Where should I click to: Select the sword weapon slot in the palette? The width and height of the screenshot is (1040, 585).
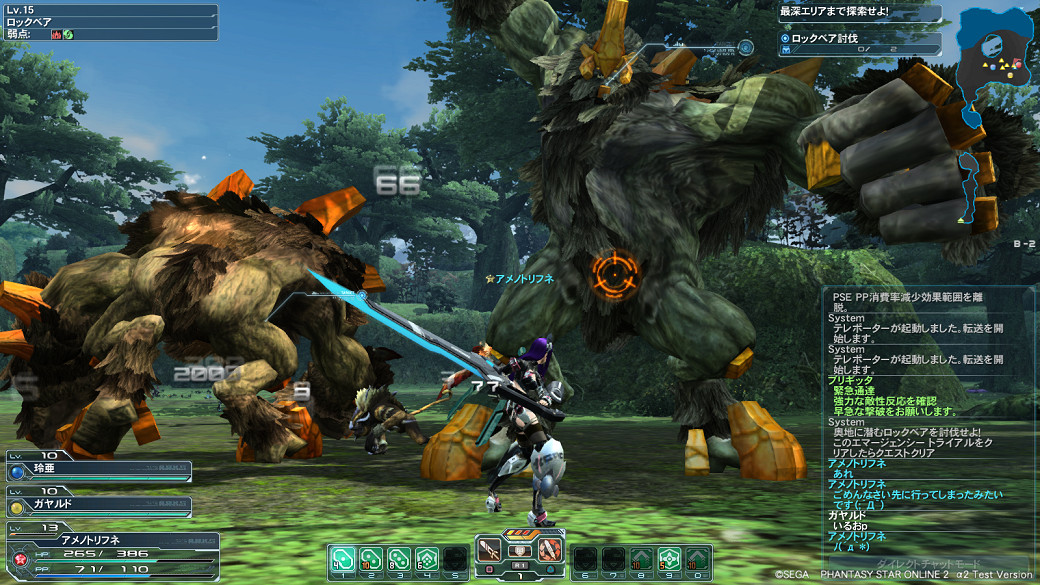(x=490, y=551)
